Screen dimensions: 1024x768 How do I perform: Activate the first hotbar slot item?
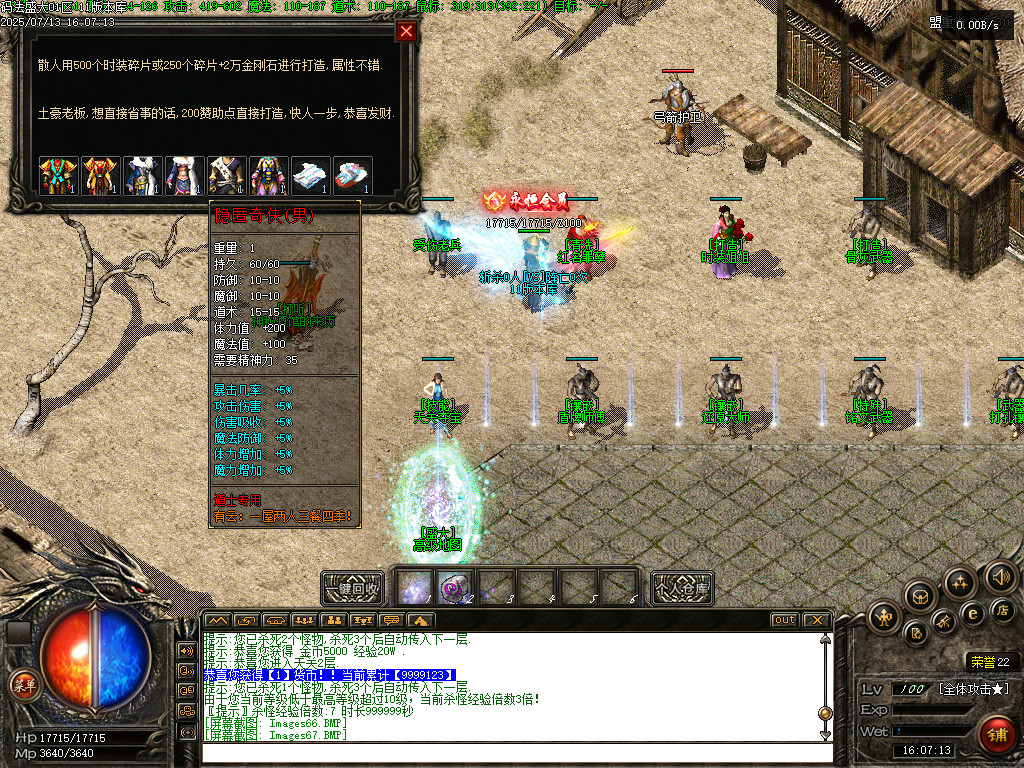click(x=414, y=587)
